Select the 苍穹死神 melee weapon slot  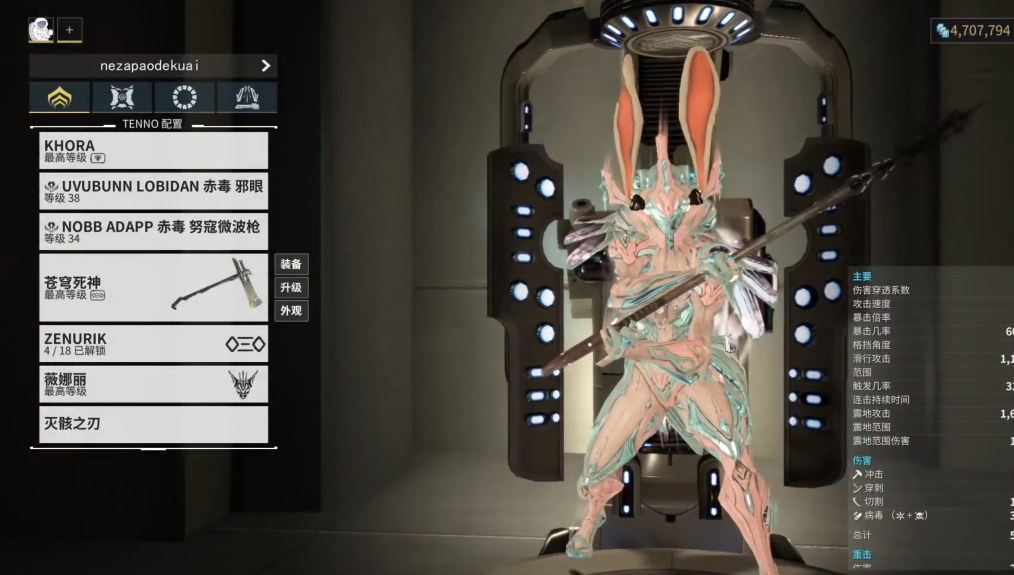154,287
